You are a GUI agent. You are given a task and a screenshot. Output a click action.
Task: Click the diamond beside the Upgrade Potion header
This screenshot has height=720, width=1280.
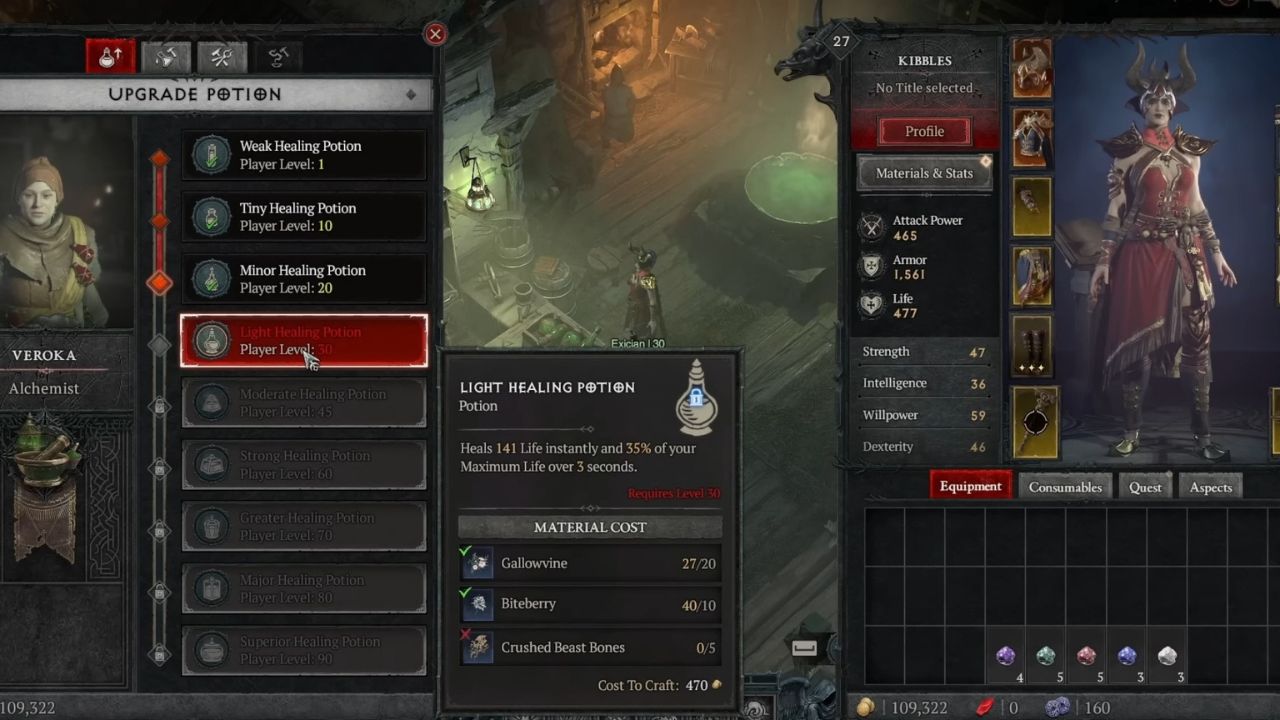tap(410, 94)
